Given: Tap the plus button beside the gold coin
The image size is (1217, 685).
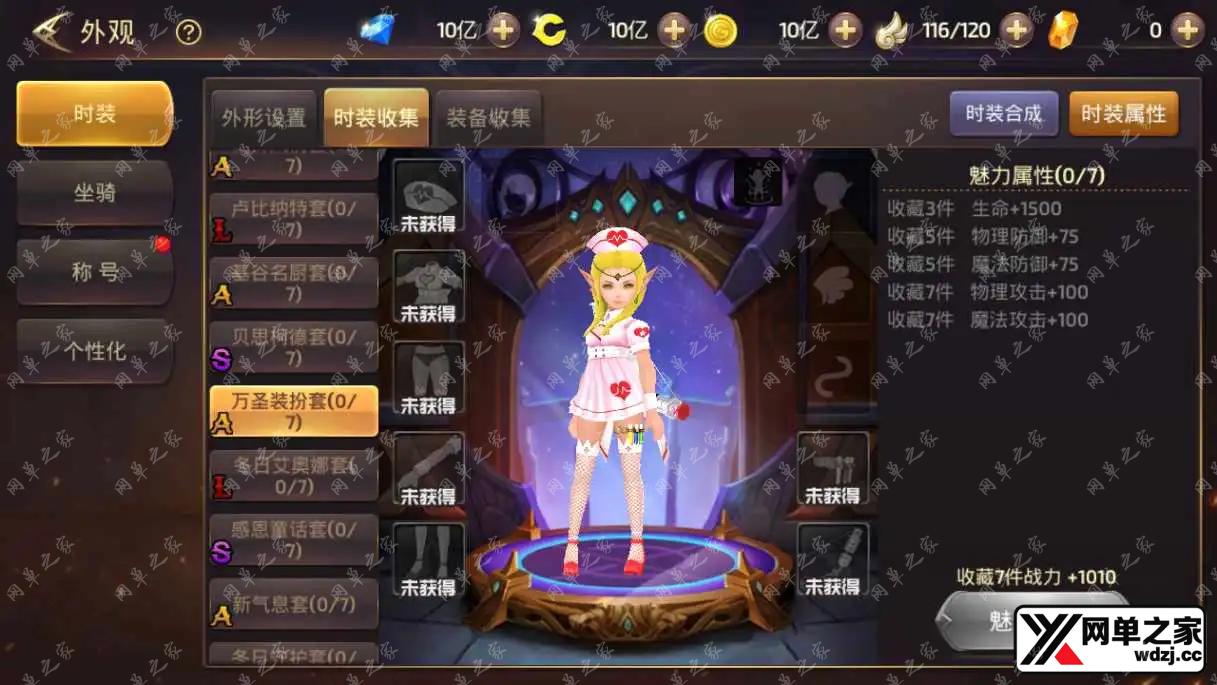Looking at the screenshot, I should tap(846, 31).
